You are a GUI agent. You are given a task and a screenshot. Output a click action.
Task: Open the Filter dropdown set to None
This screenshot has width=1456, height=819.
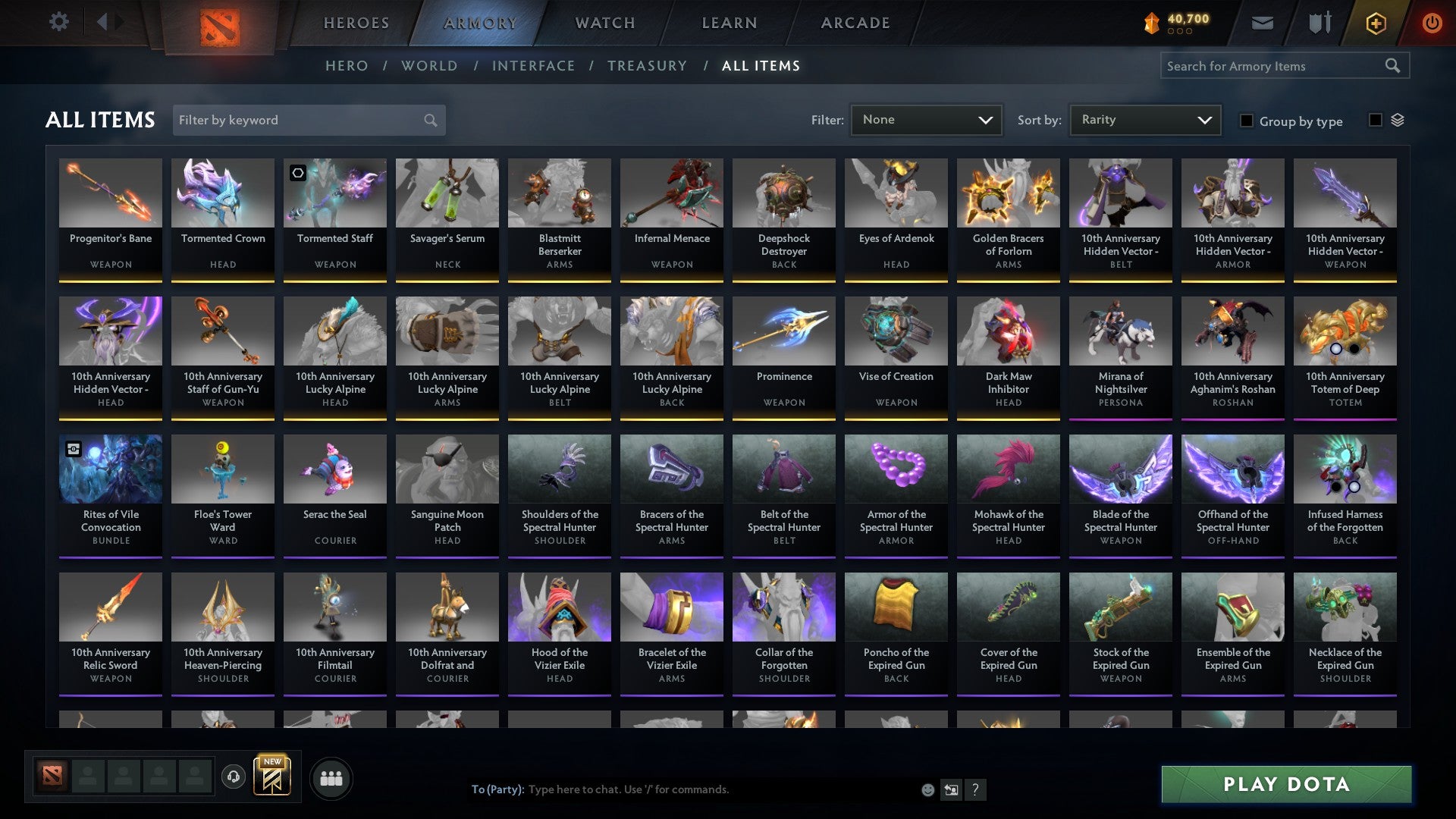(927, 119)
